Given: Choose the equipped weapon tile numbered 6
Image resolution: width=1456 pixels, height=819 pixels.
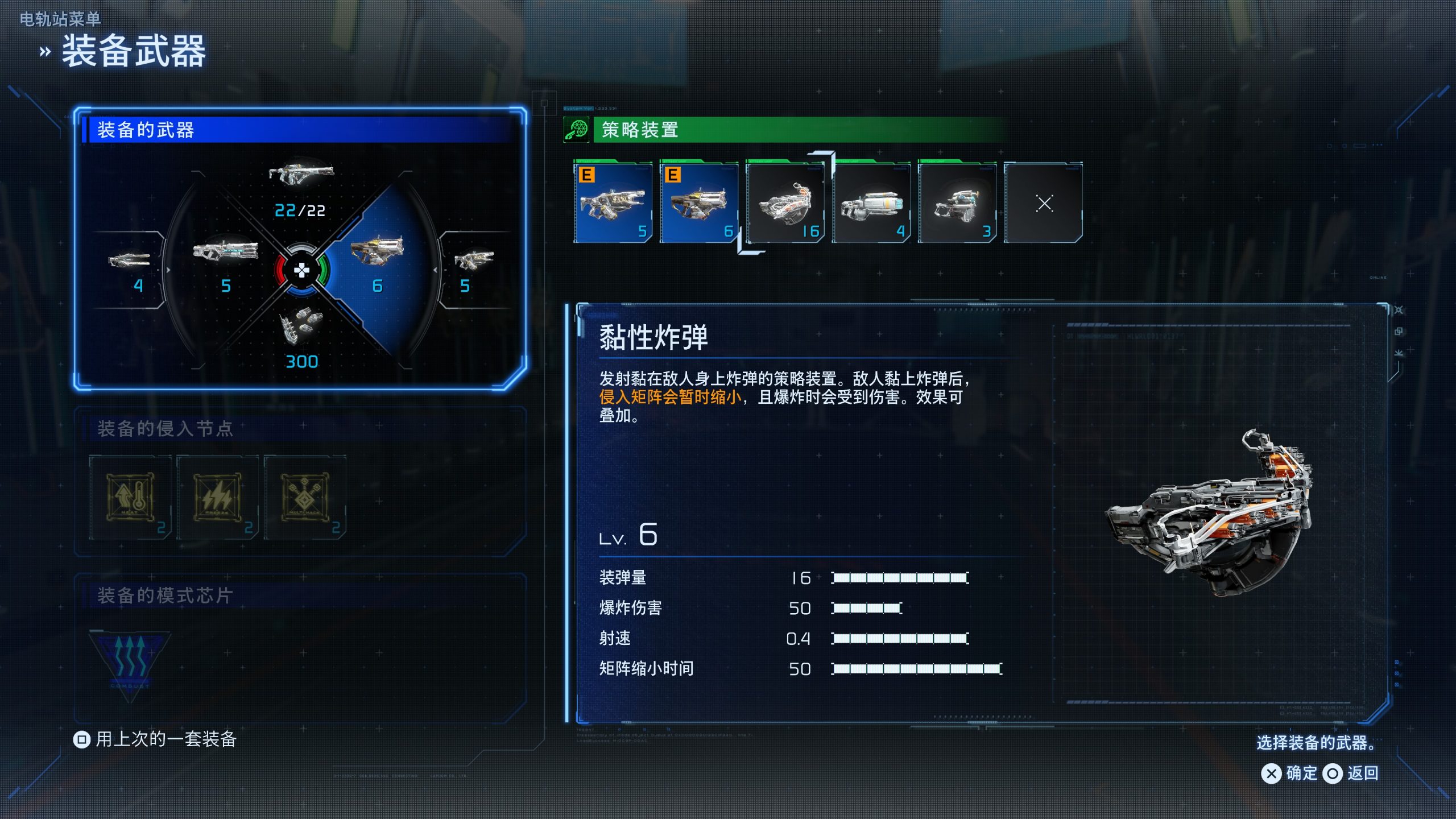Looking at the screenshot, I should tap(699, 203).
